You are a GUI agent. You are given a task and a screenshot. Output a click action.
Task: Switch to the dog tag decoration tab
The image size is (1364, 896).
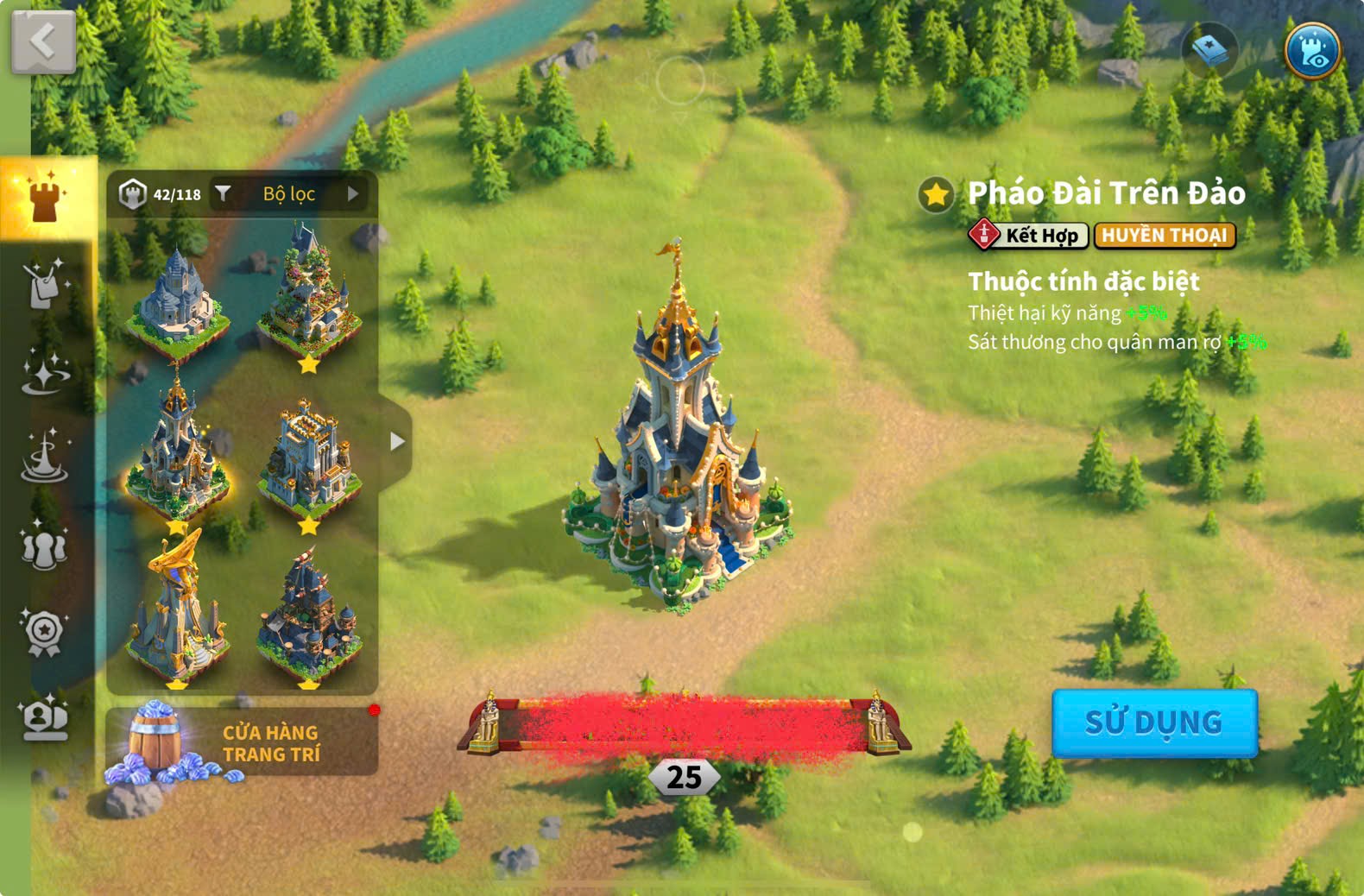click(x=43, y=283)
